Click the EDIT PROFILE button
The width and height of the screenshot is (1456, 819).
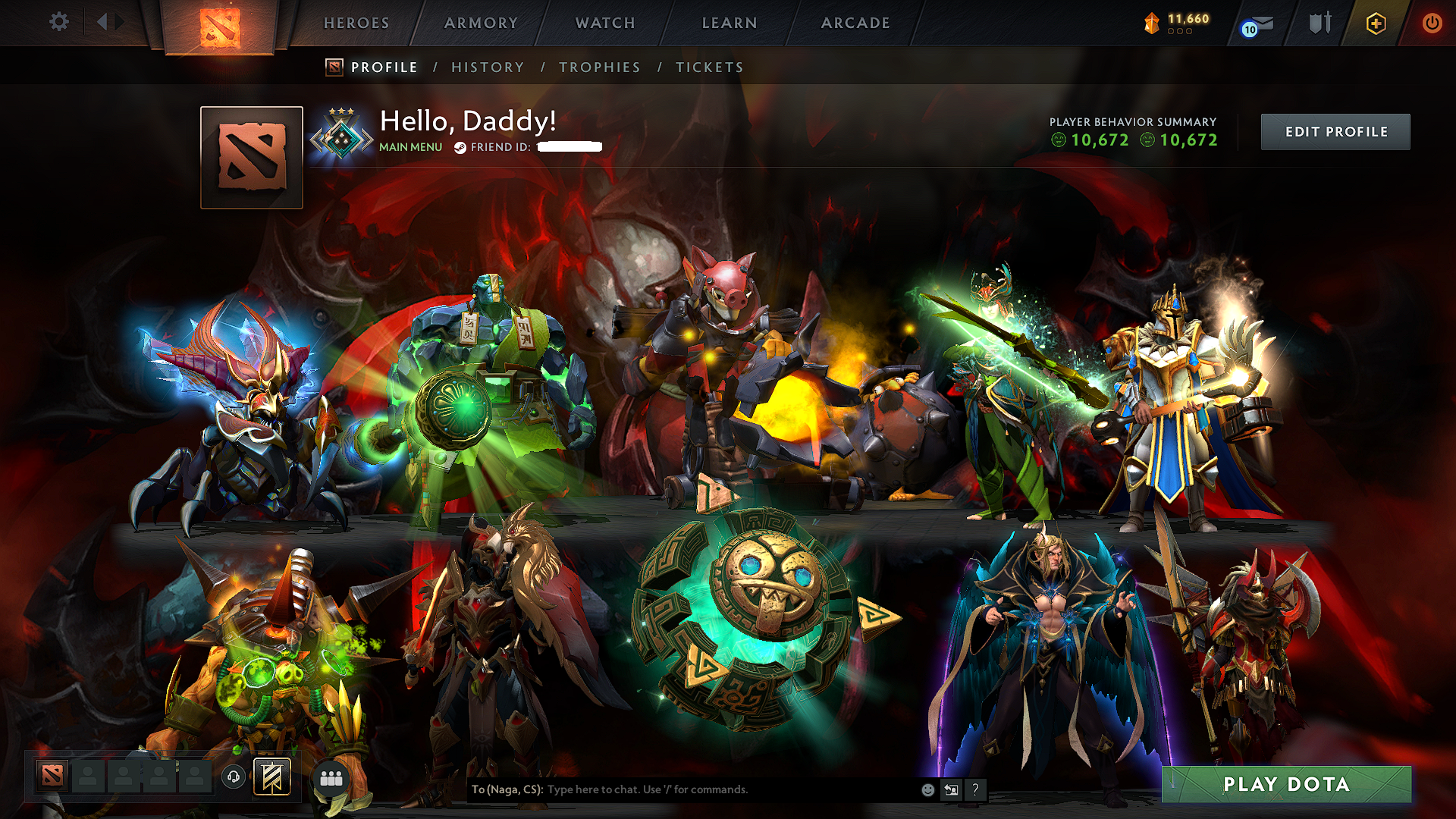point(1335,131)
